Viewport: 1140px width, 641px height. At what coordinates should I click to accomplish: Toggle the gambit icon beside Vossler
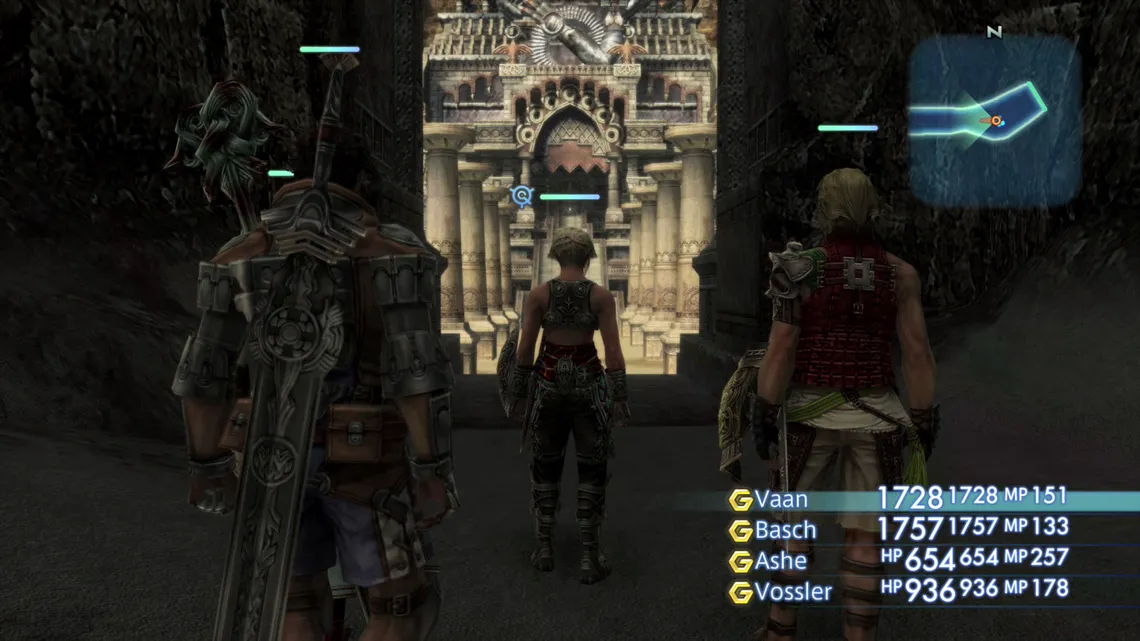click(x=740, y=593)
